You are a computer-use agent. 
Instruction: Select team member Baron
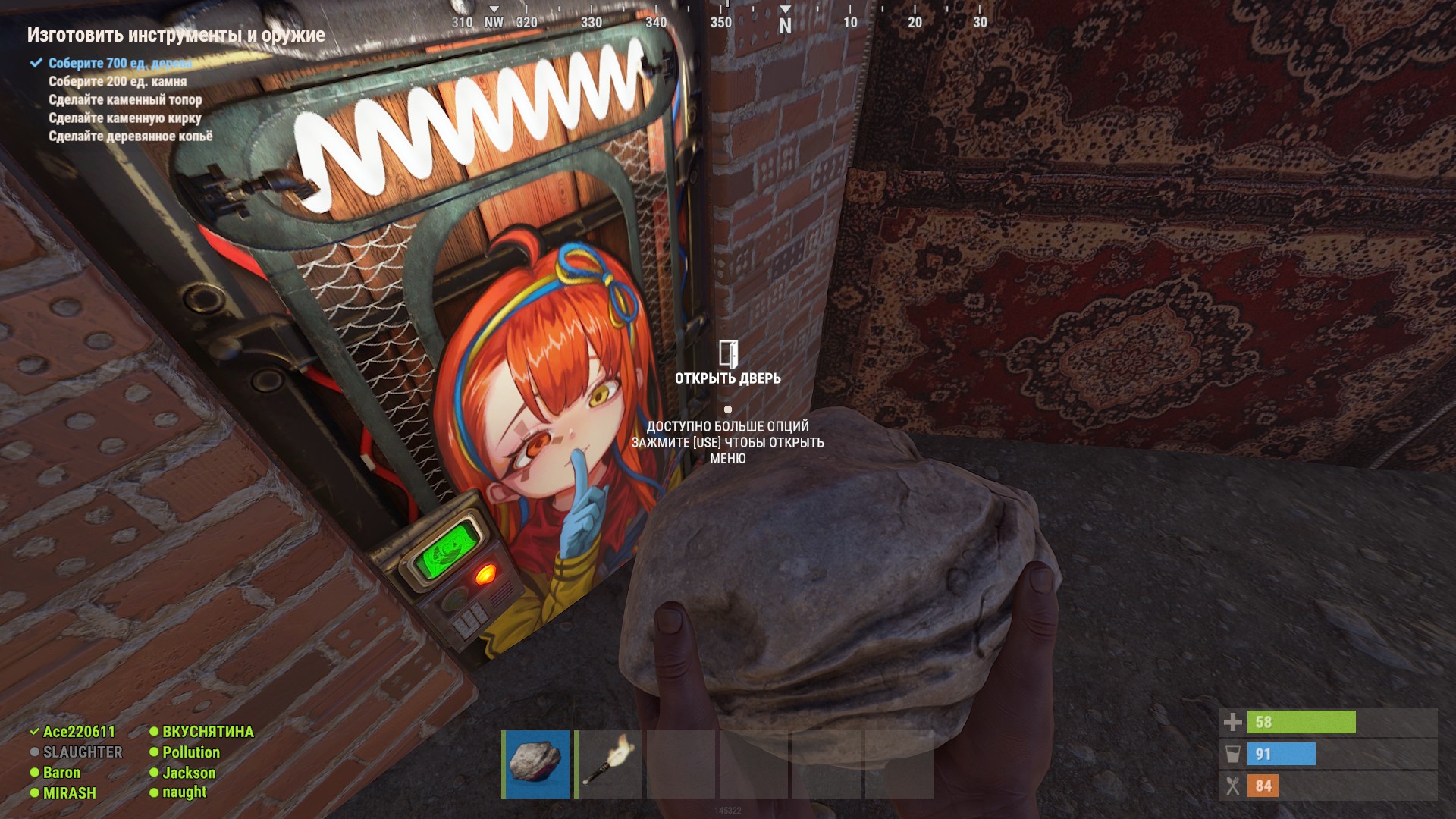click(61, 773)
